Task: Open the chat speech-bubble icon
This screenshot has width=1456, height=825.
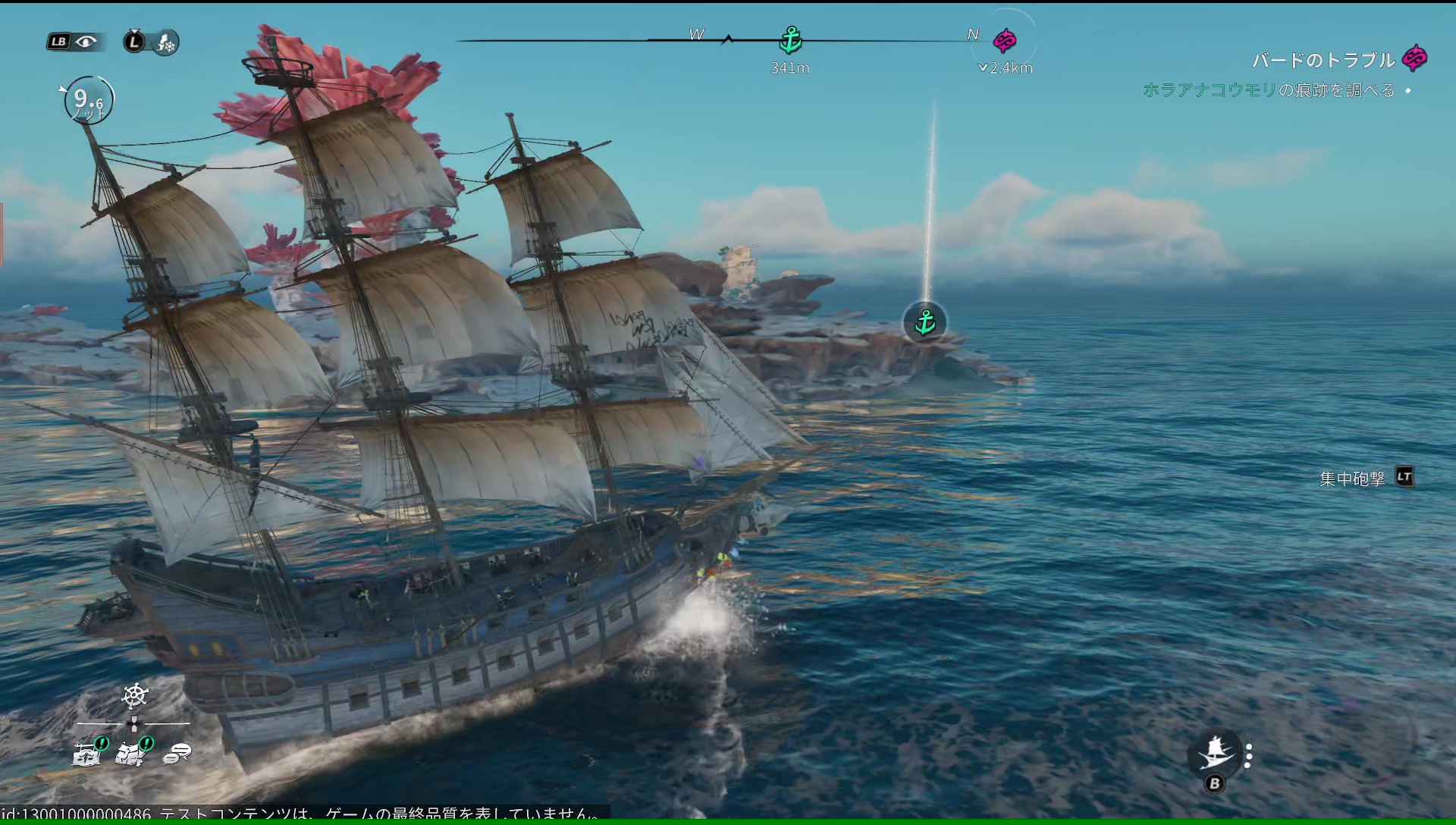Action: point(177,753)
